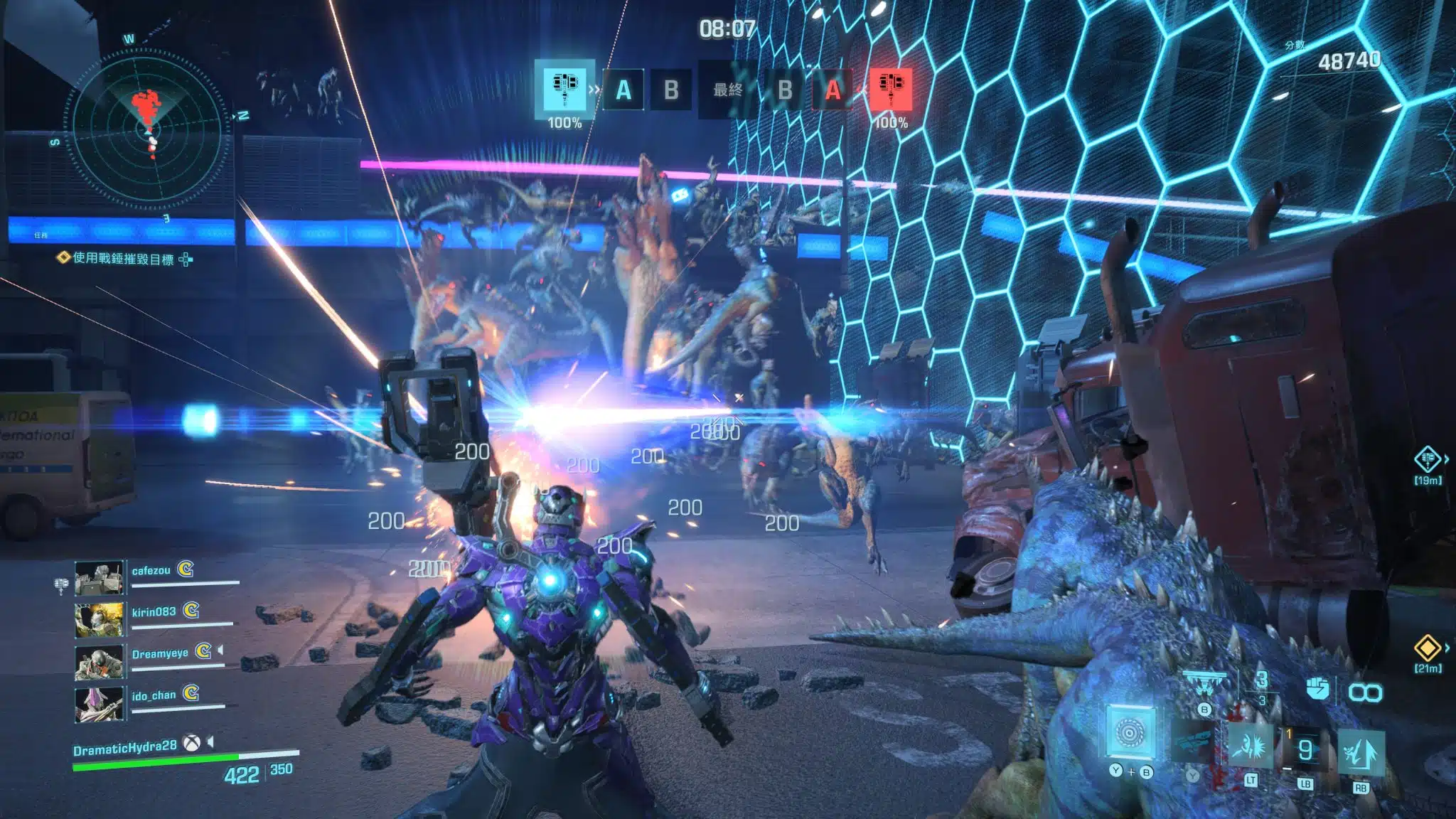Select teammate cafezou in the squad list
The image size is (1456, 819).
click(151, 571)
